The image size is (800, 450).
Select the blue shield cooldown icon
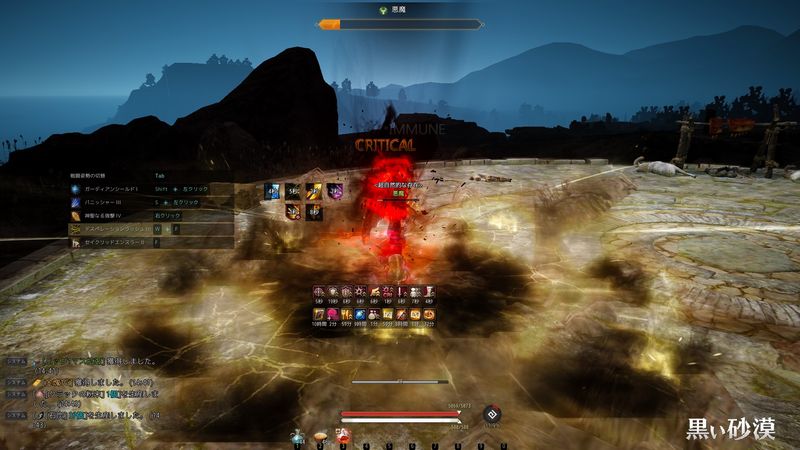click(x=271, y=190)
